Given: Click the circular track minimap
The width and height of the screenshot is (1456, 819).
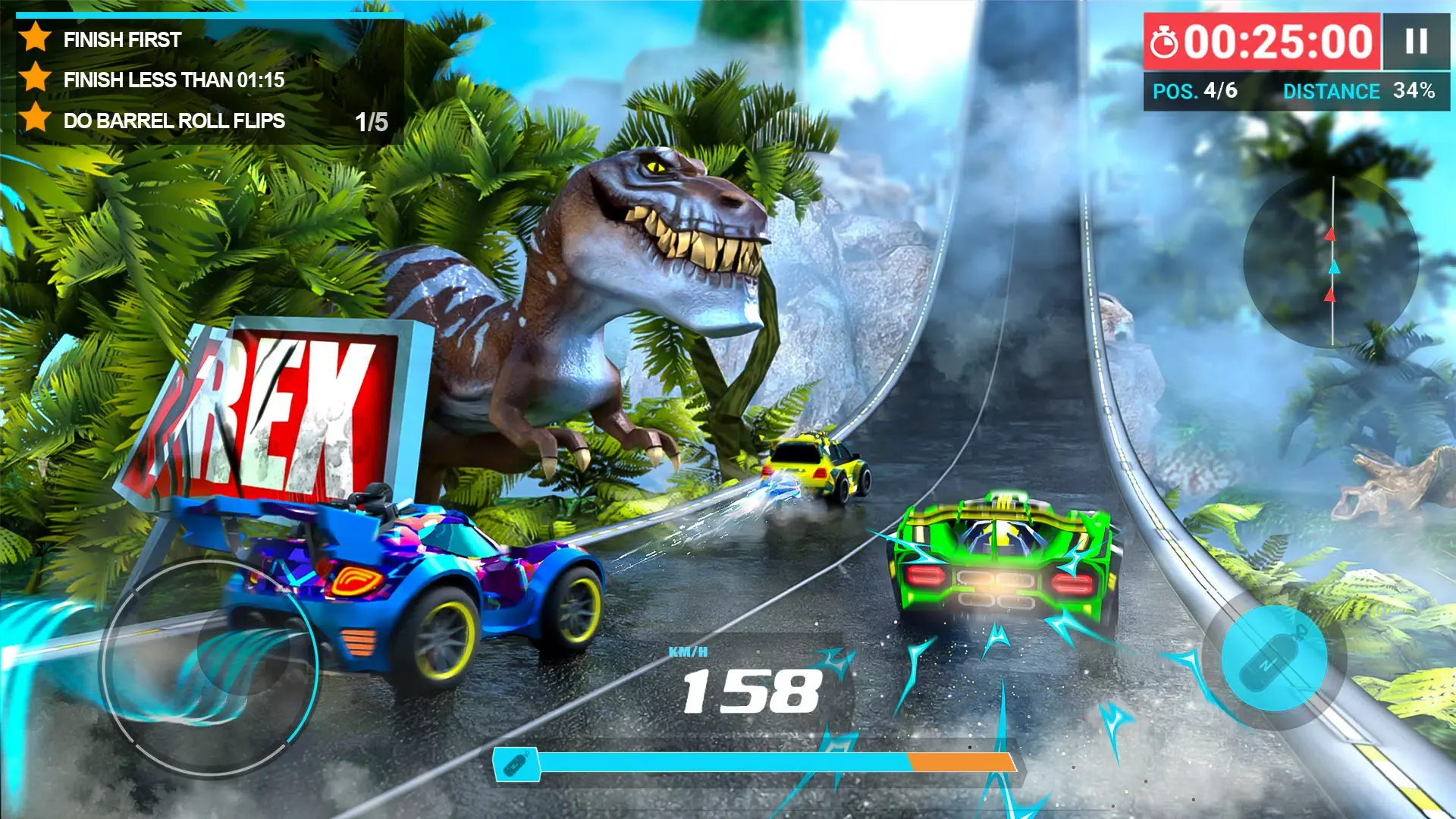Looking at the screenshot, I should 1331,262.
